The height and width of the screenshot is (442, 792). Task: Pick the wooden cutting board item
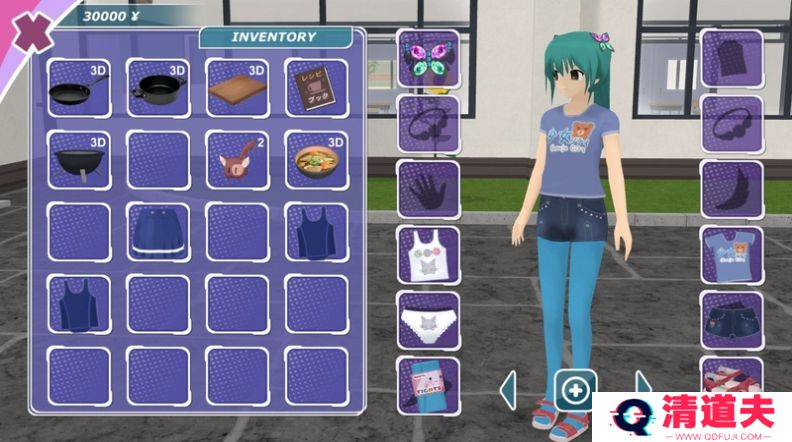238,89
